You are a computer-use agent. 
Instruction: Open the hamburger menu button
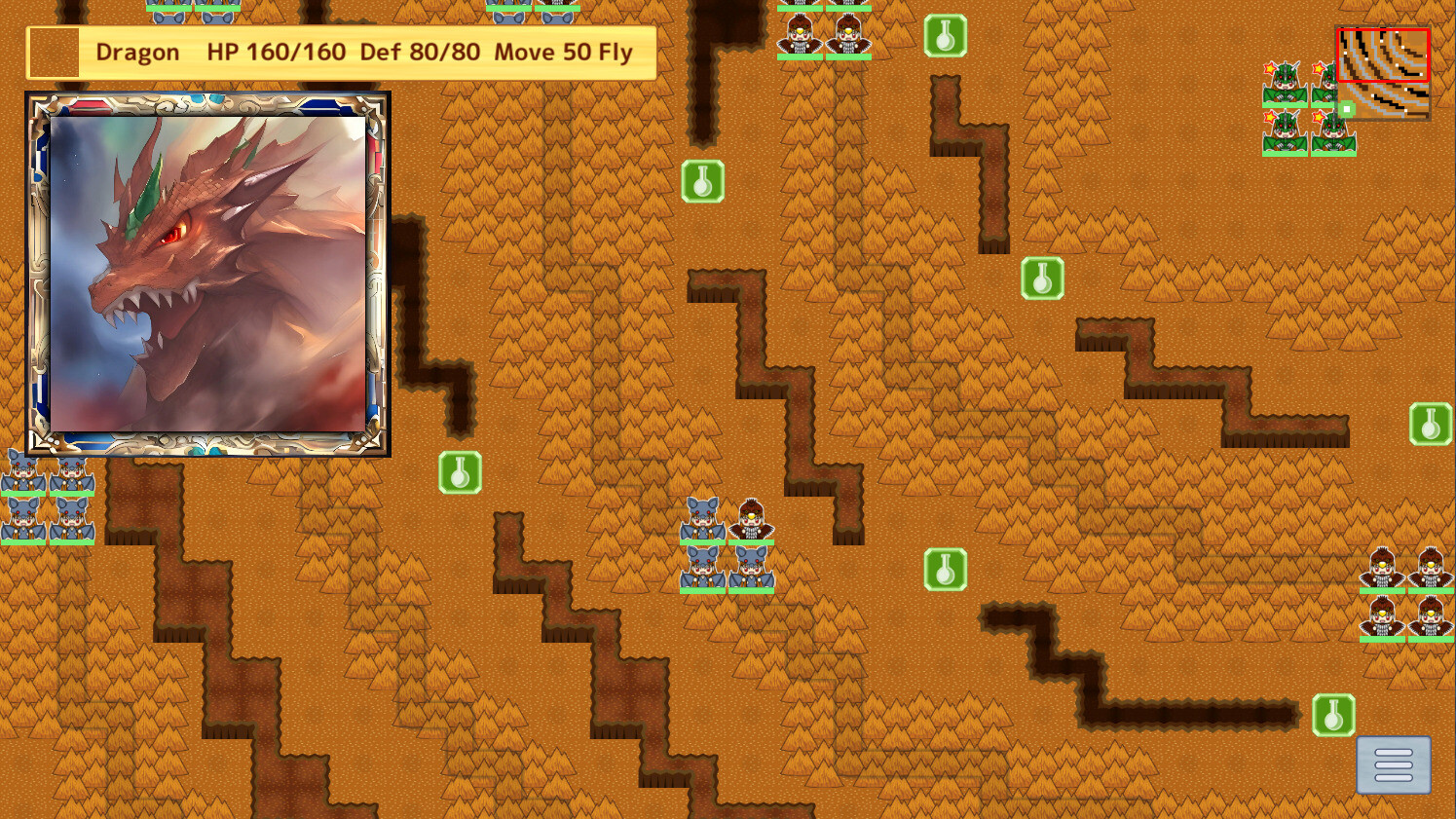tap(1393, 763)
